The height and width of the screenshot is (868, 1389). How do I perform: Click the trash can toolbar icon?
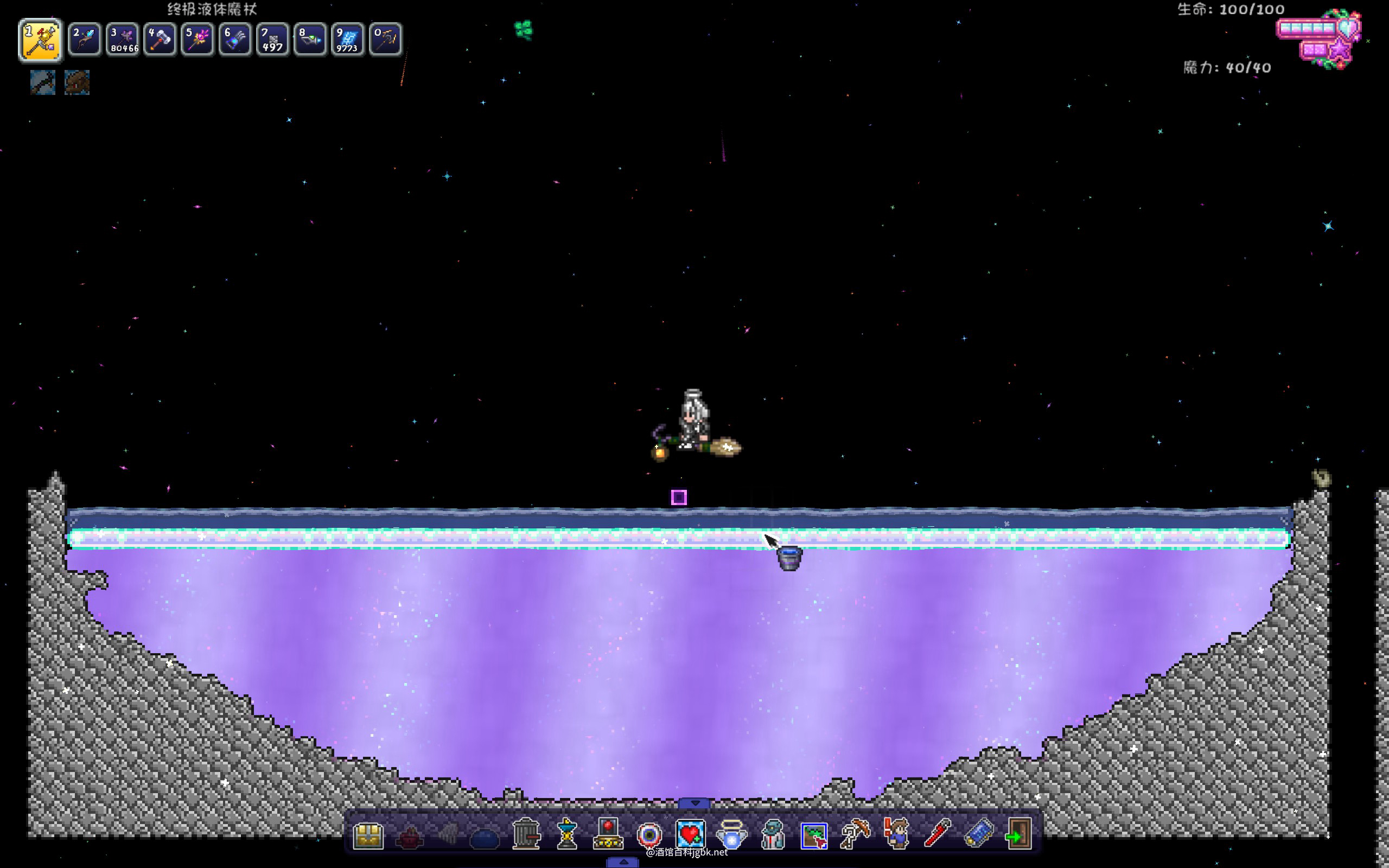pyautogui.click(x=526, y=834)
